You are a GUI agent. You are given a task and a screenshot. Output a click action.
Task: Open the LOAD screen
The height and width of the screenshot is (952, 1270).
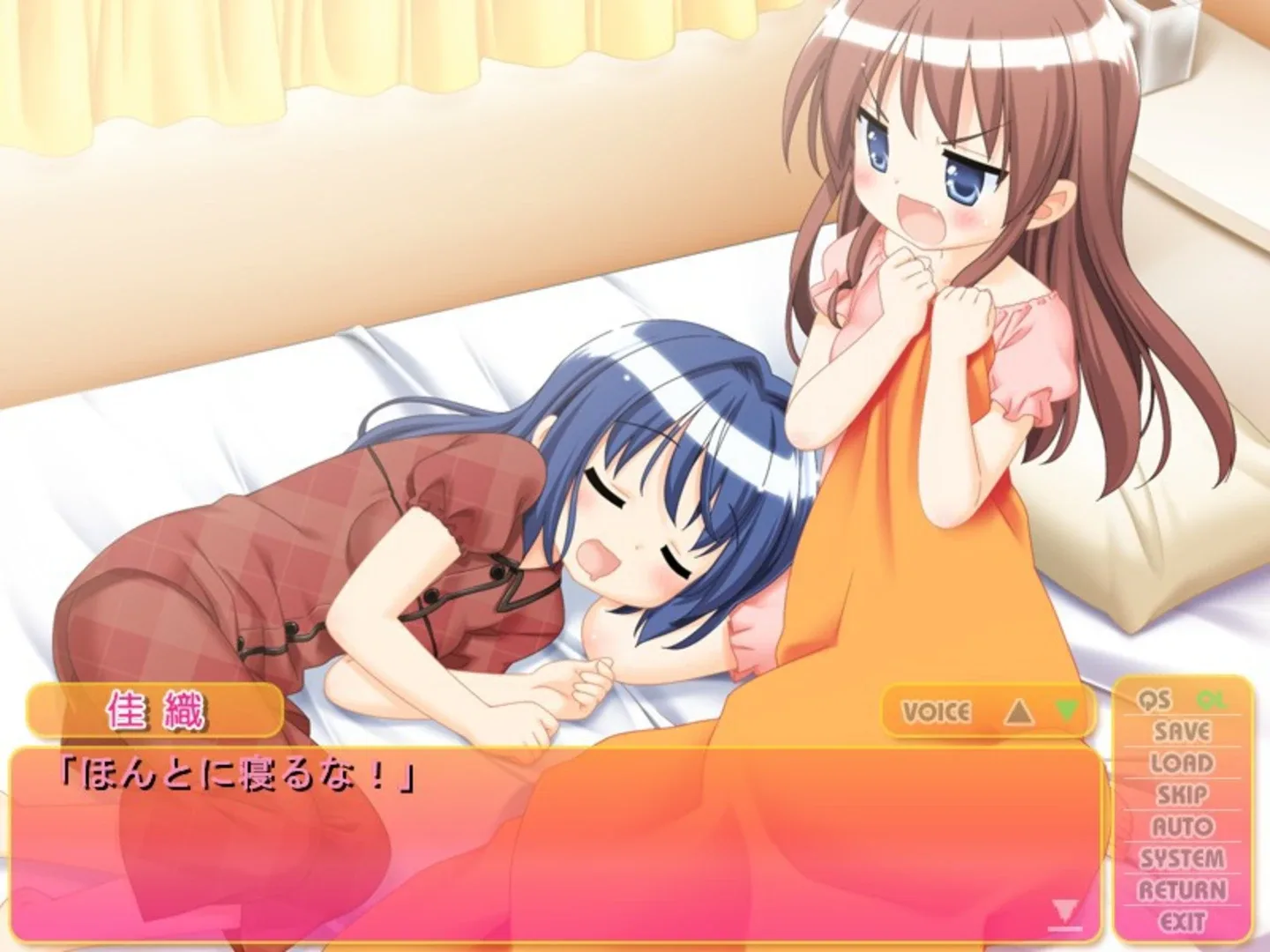click(x=1183, y=762)
